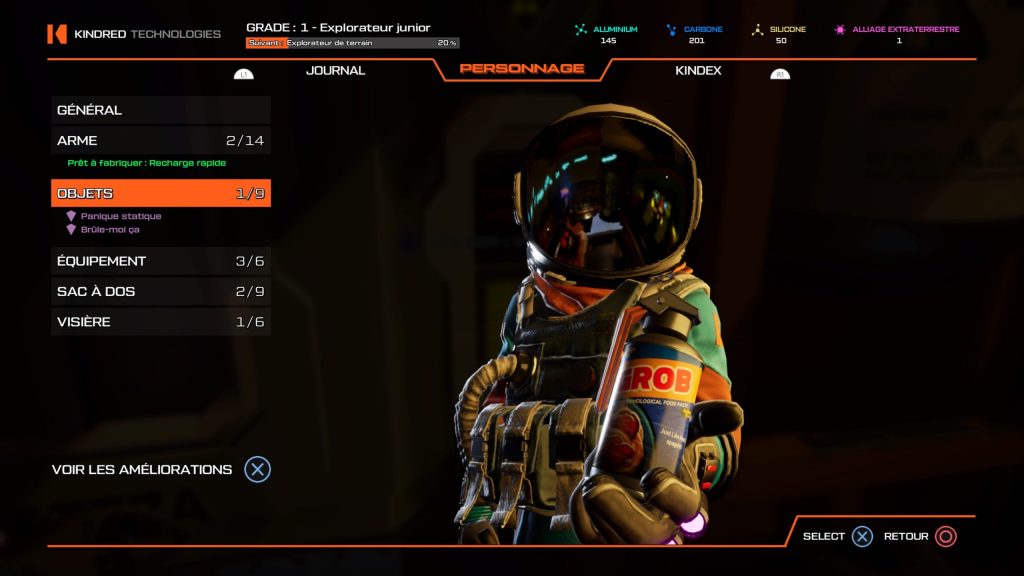Open the Équipement category
The width and height of the screenshot is (1024, 576).
pos(160,261)
